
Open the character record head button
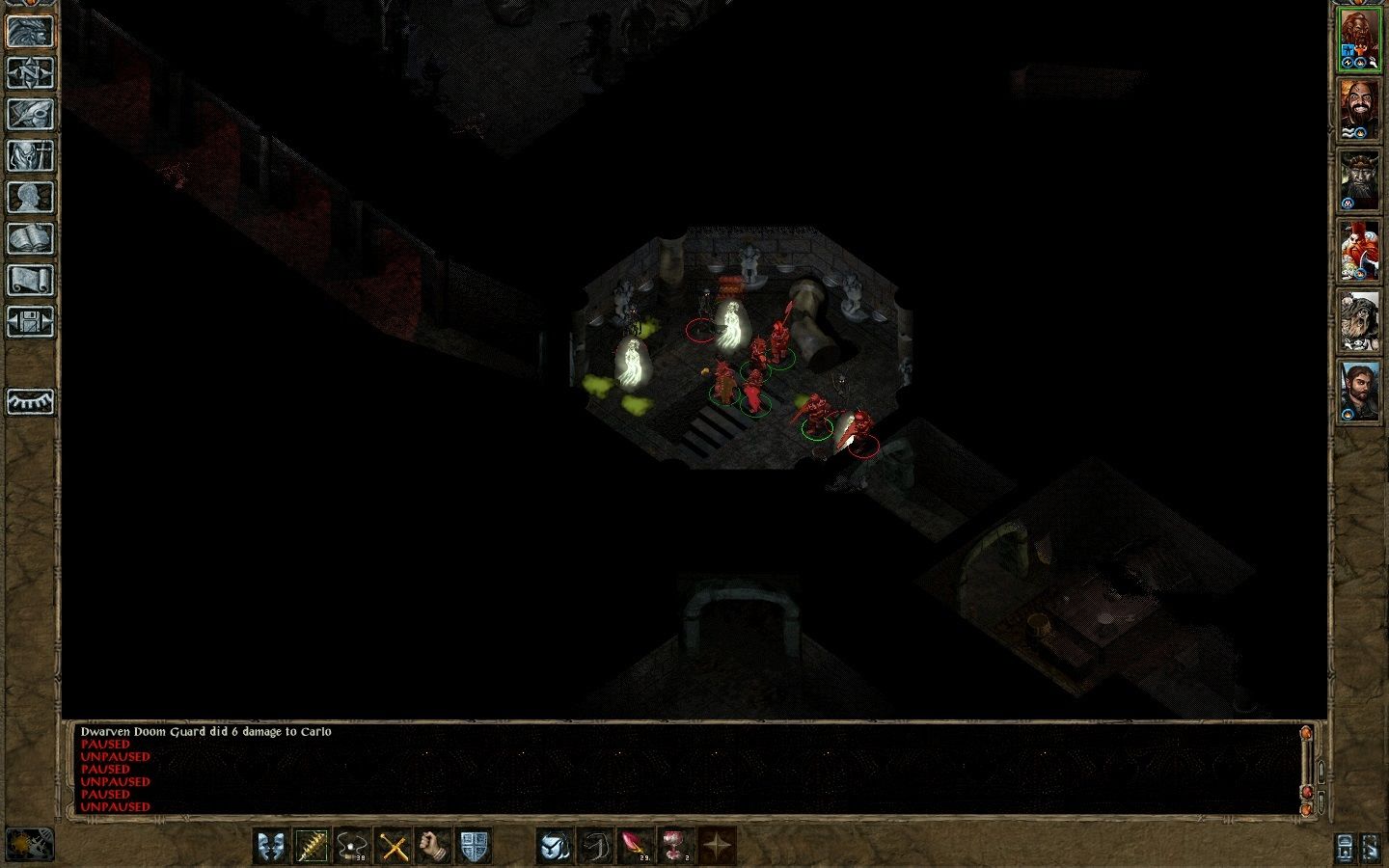tap(30, 197)
